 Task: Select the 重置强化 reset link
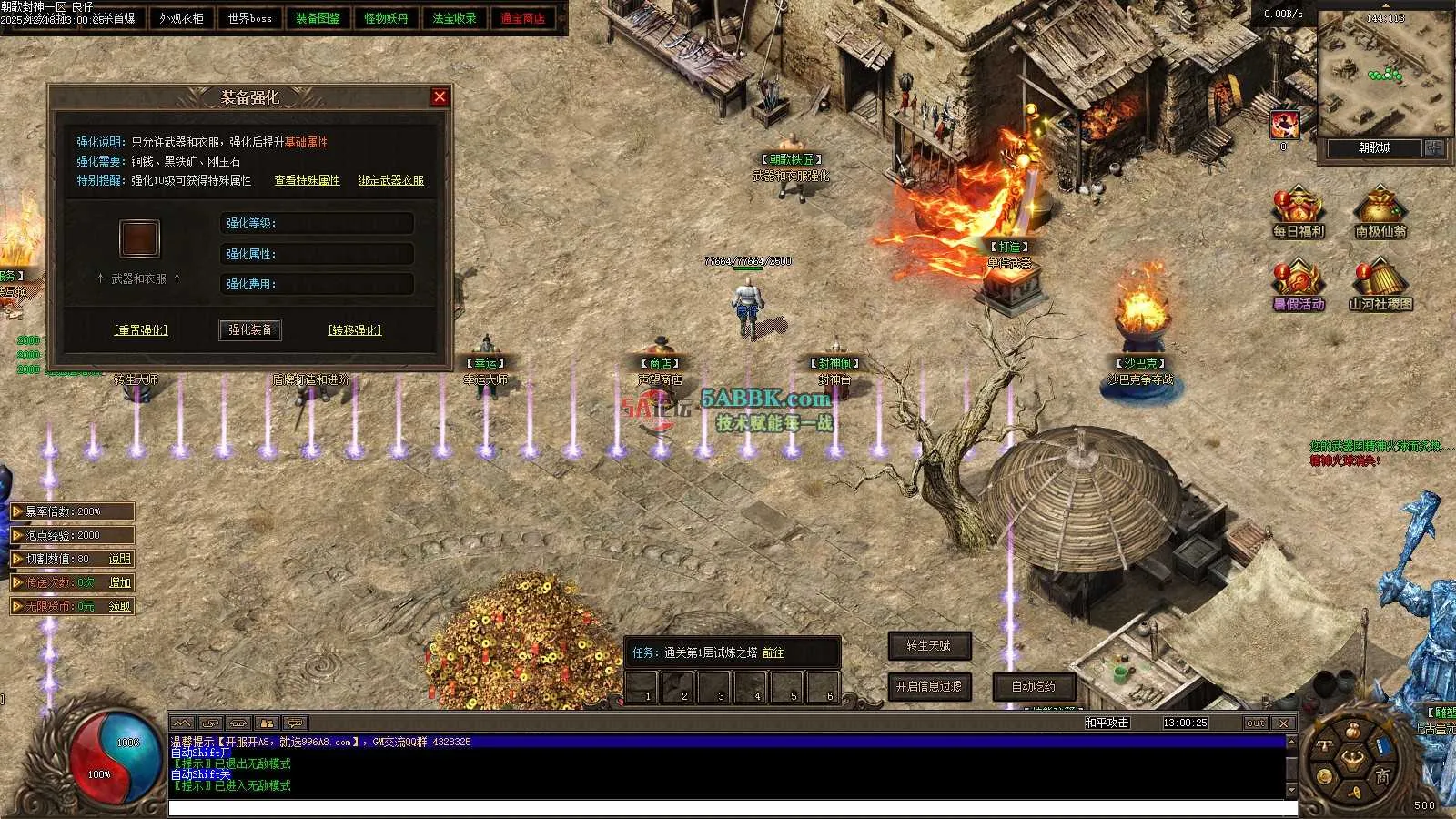141,330
